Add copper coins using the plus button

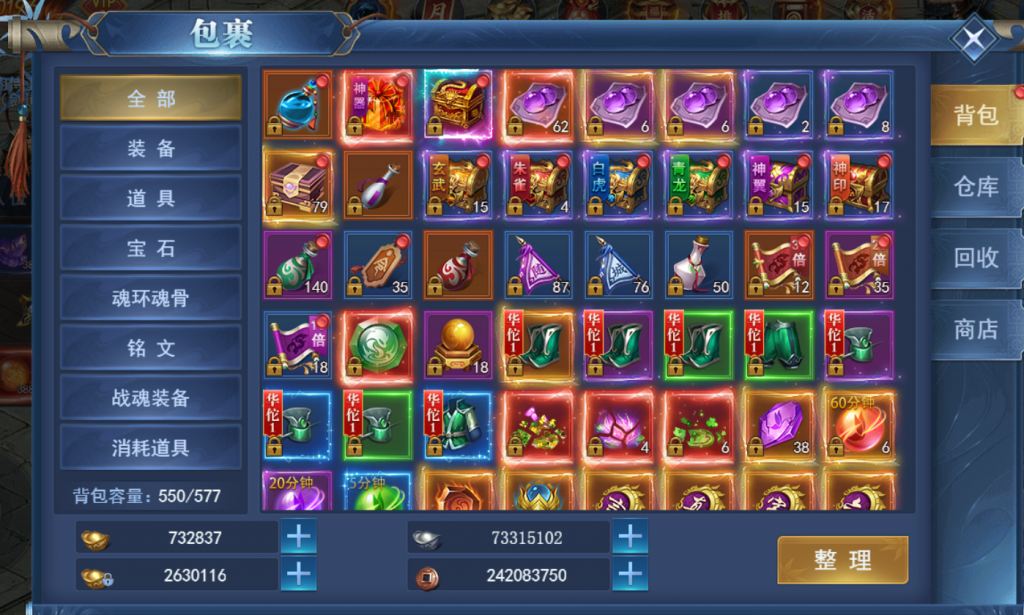pyautogui.click(x=629, y=575)
